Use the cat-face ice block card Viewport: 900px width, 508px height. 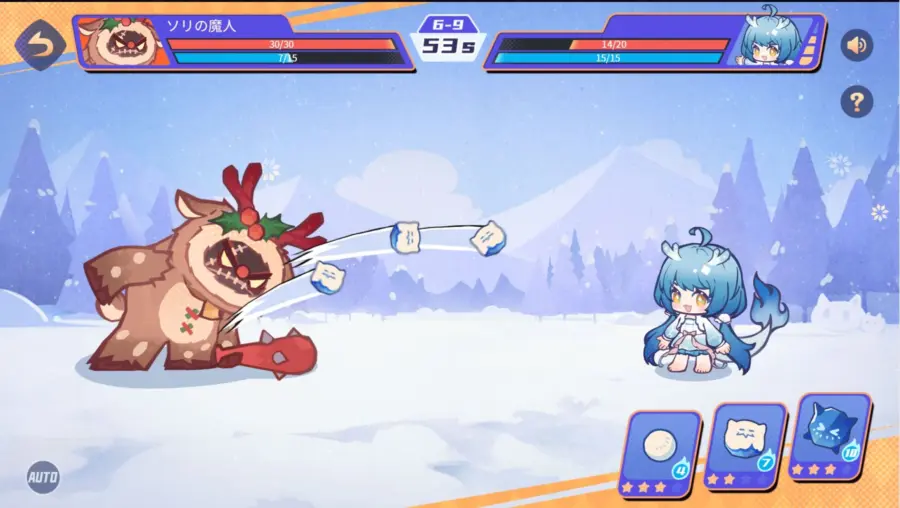[744, 446]
